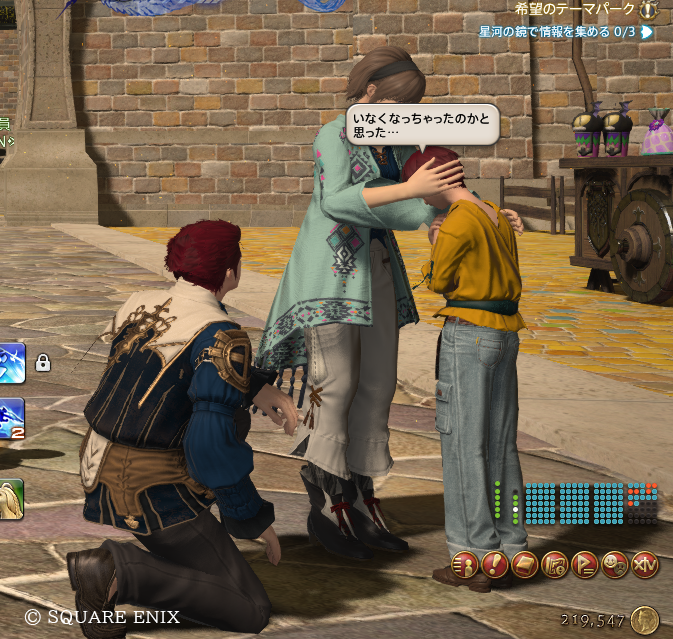Open the XIV System menu icon

point(646,565)
